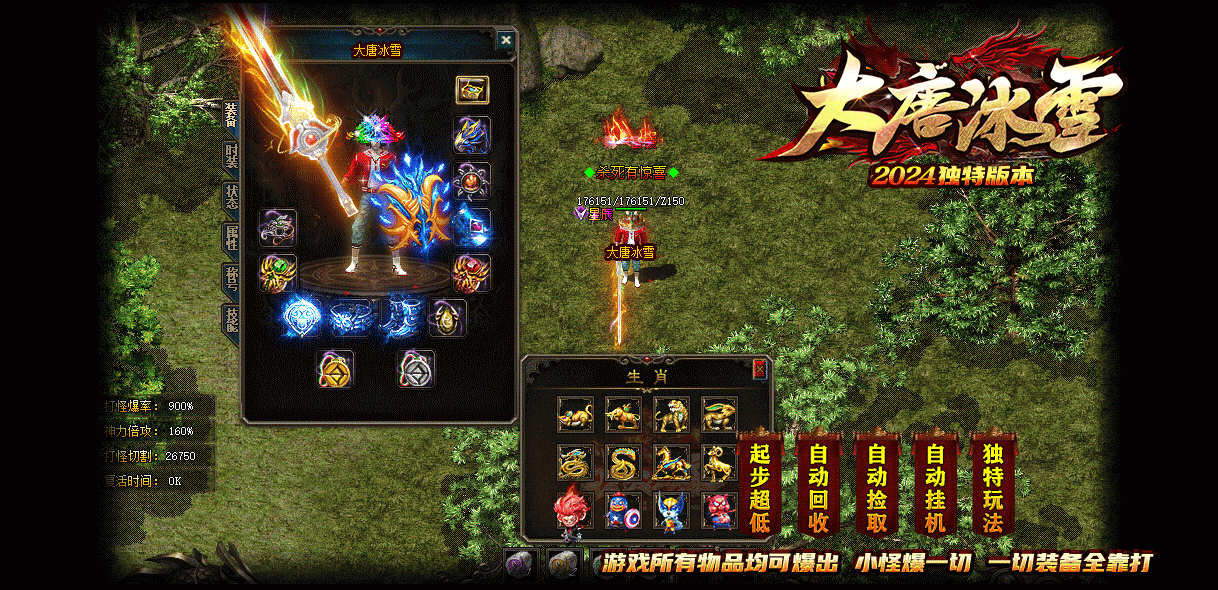Close the 大唐冰雪 equipment panel

[x=506, y=40]
